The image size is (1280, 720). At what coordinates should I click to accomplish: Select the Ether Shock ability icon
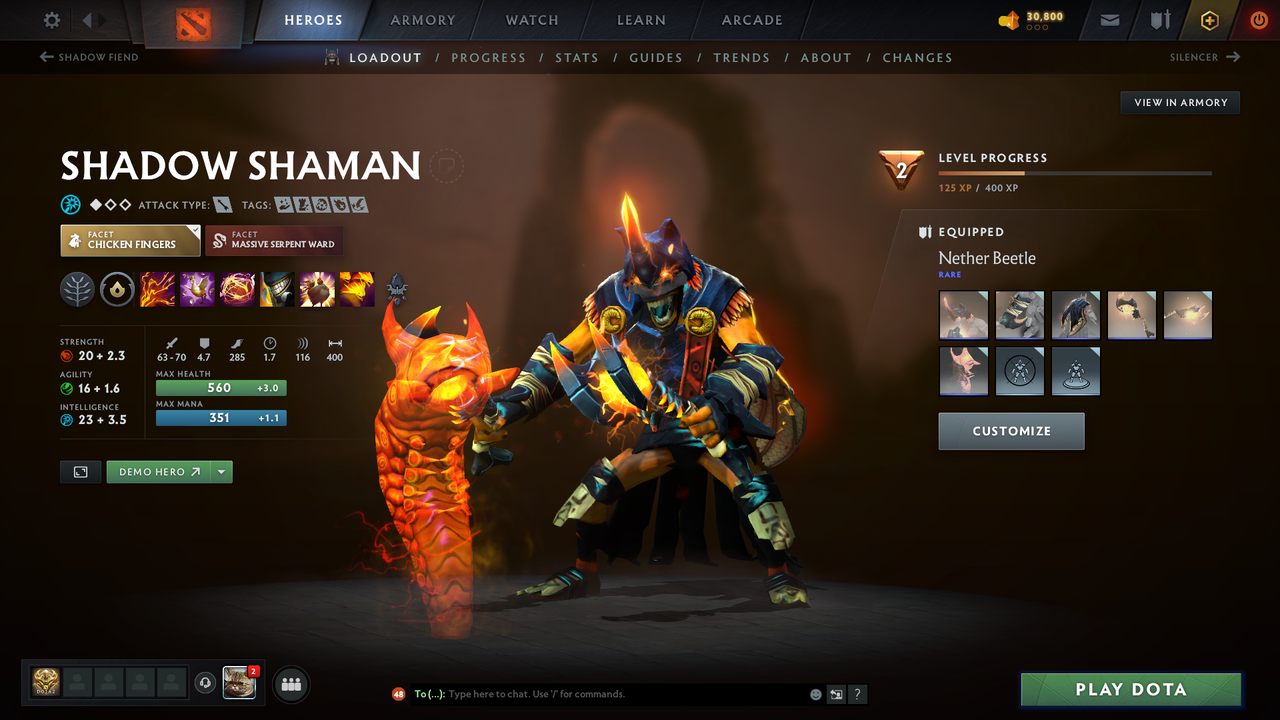click(x=158, y=289)
